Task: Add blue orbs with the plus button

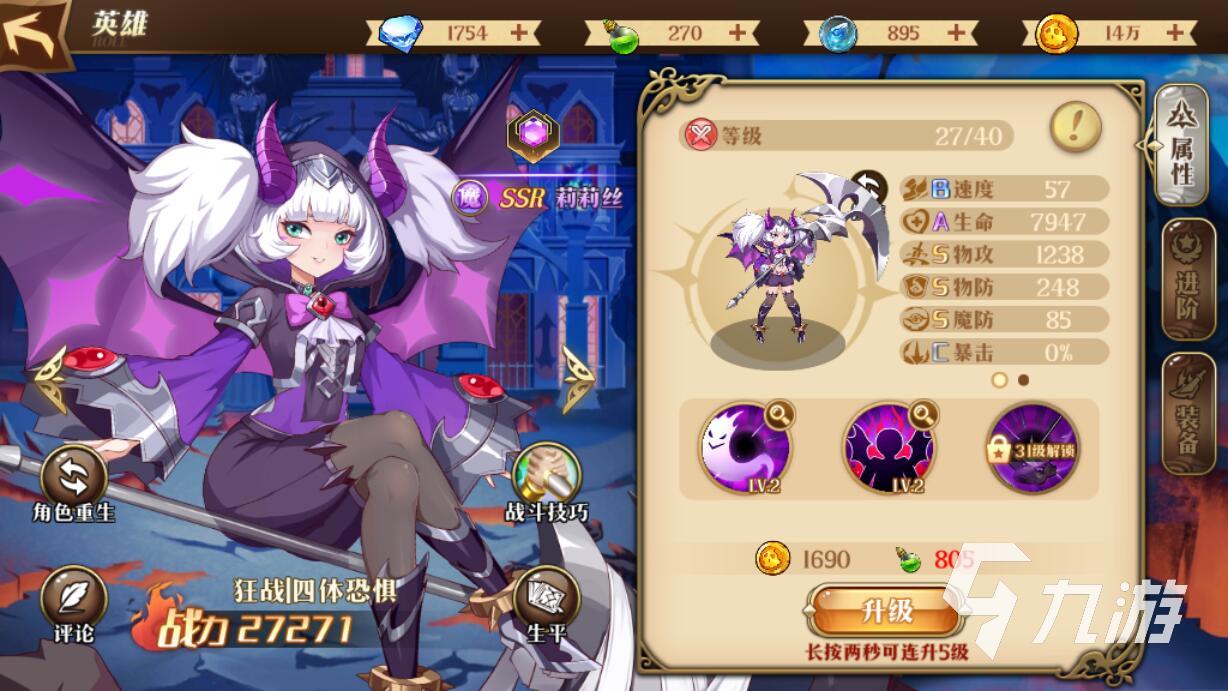Action: 956,32
